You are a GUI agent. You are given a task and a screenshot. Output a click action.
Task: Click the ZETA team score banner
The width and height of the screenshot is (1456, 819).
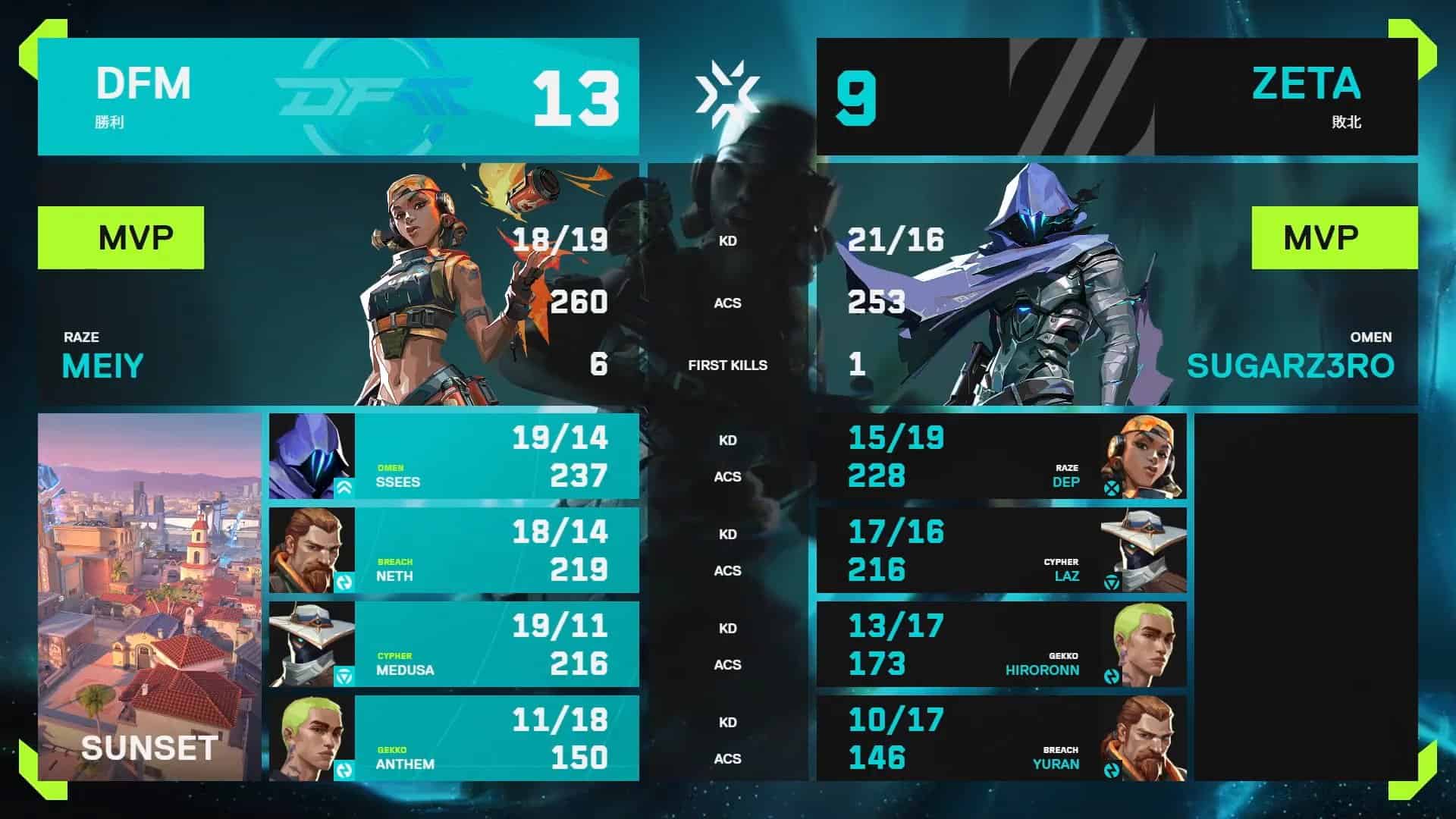[1116, 96]
